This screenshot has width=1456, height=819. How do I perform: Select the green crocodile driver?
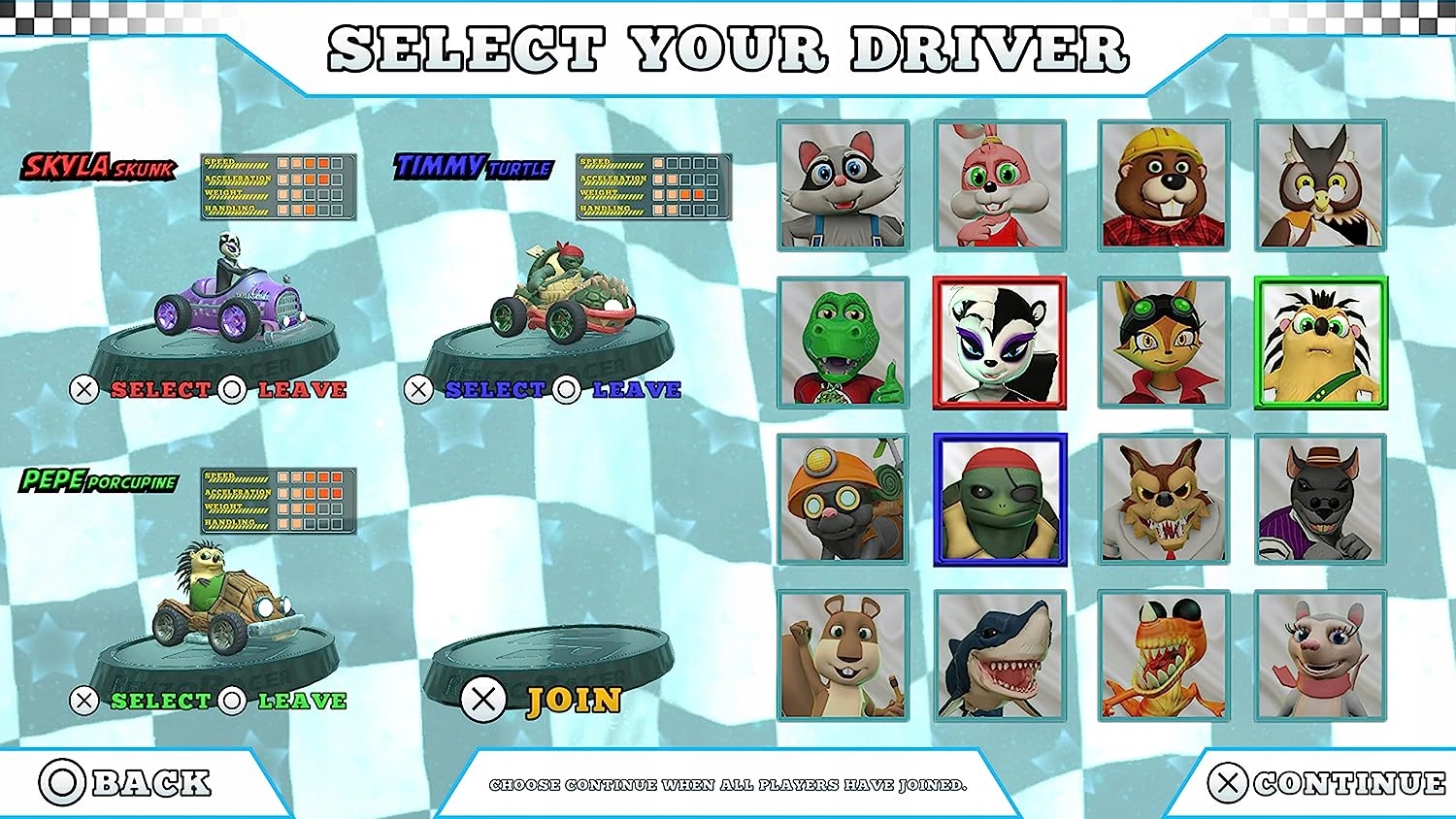[844, 340]
